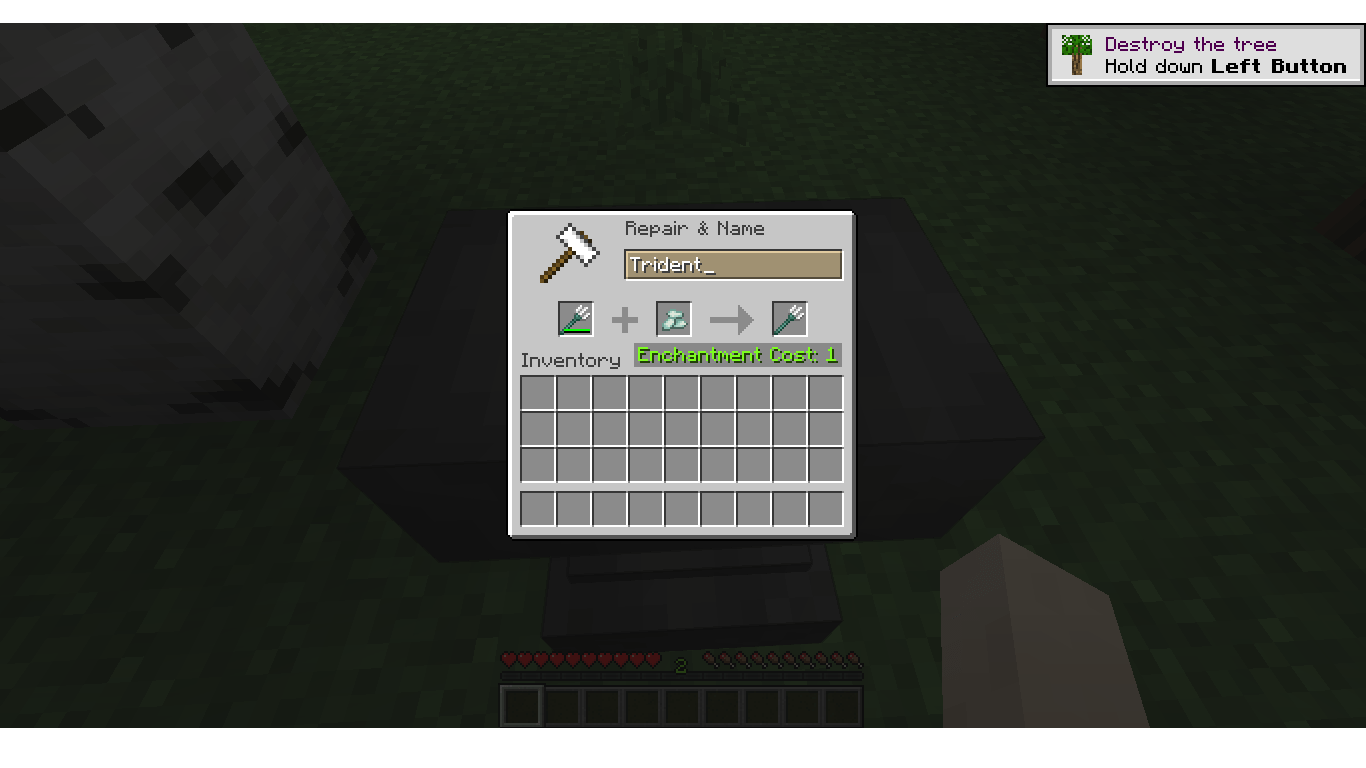Viewport: 1366px width, 768px height.
Task: Click the arrow pointing to the result slot
Action: (731, 319)
